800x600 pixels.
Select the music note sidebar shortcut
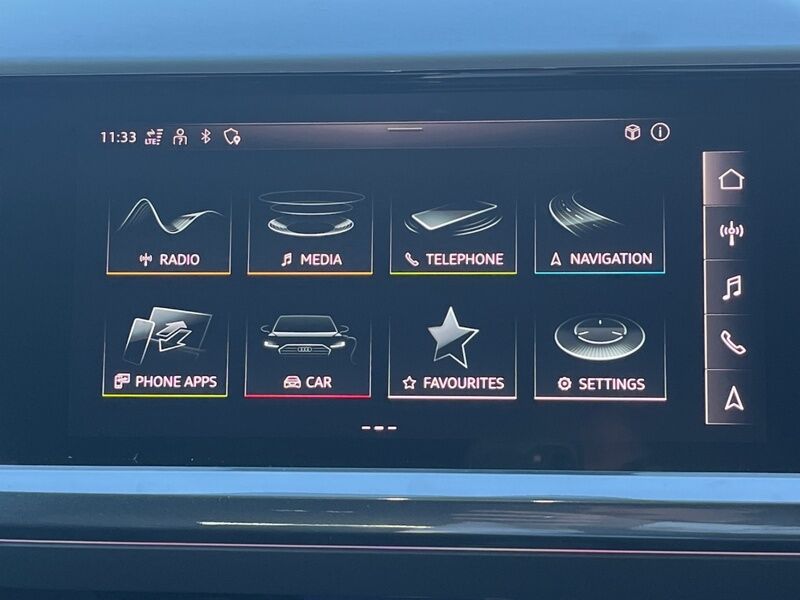tap(731, 288)
